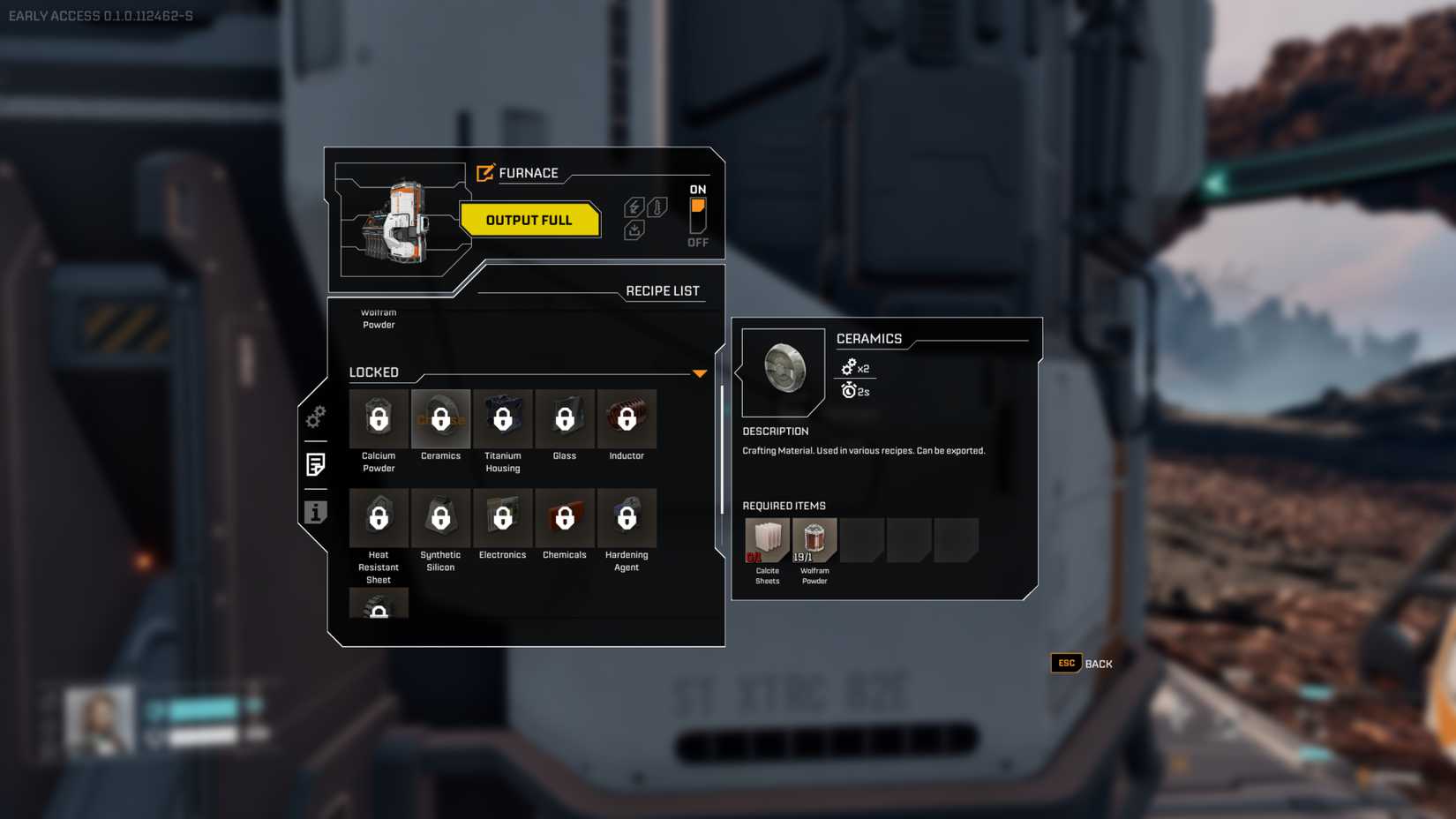Select the Inductor recipe icon

click(x=627, y=418)
